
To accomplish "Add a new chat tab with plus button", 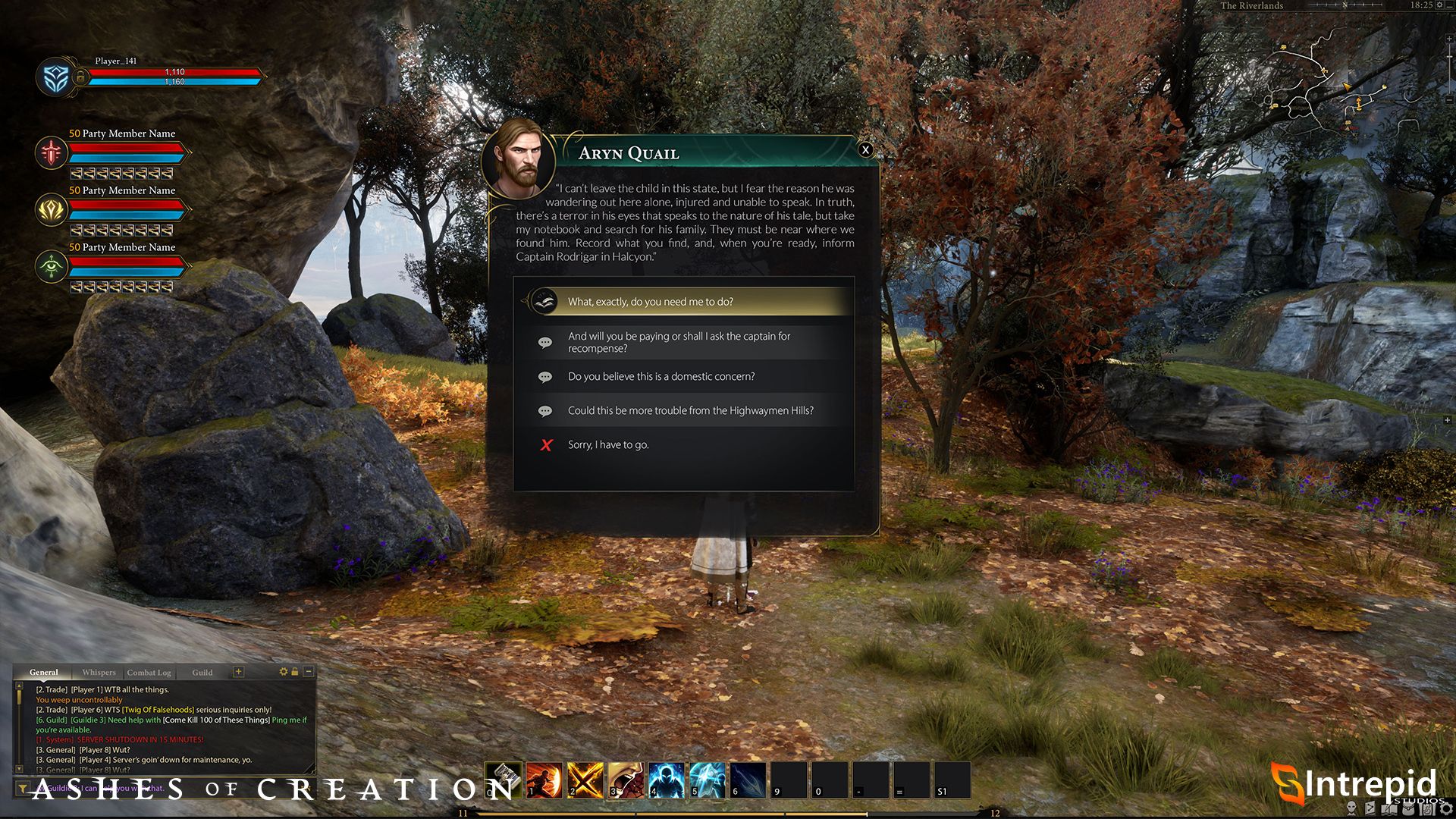I will [x=238, y=672].
